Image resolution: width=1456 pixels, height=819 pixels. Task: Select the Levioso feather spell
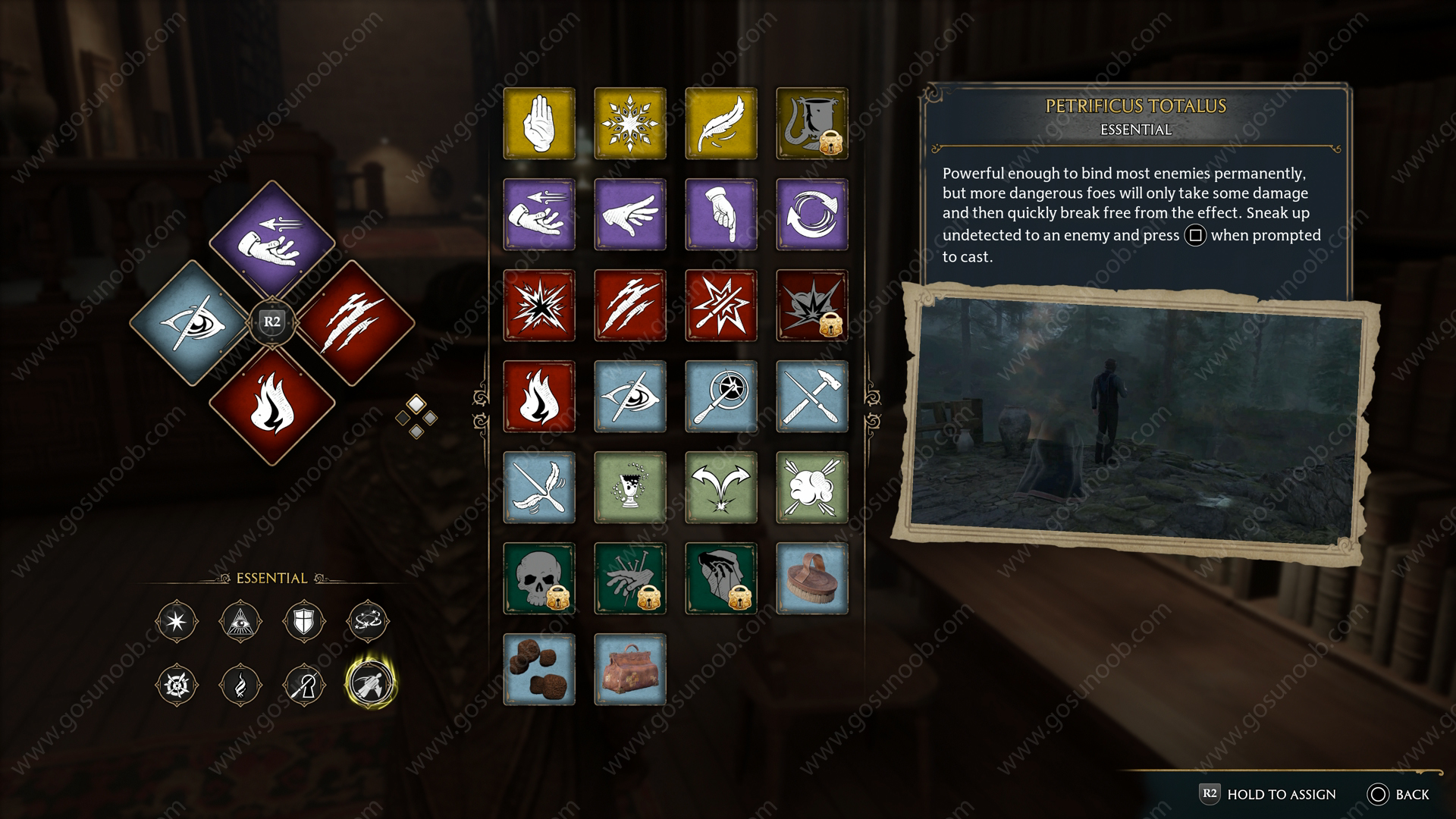[x=720, y=124]
